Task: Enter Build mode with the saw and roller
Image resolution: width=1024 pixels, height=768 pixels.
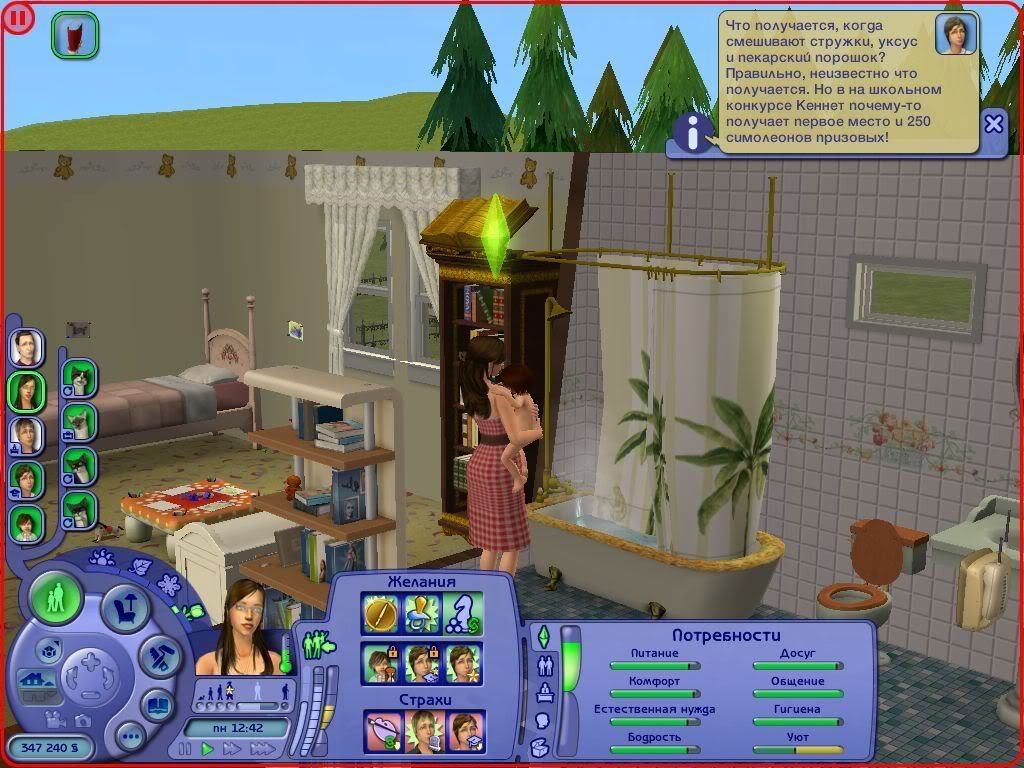Action: pos(158,655)
